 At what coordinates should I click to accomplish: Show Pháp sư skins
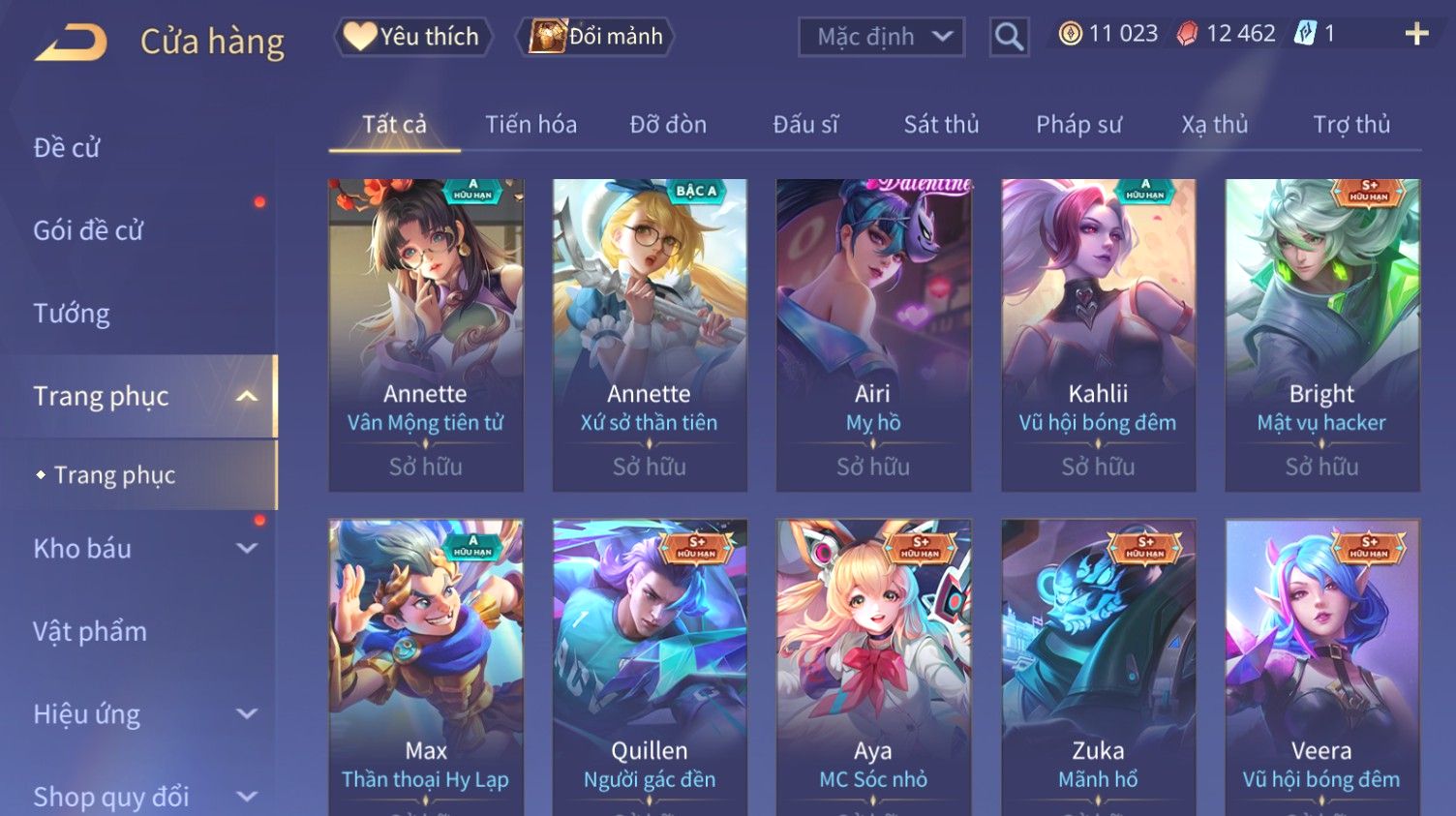click(1078, 125)
